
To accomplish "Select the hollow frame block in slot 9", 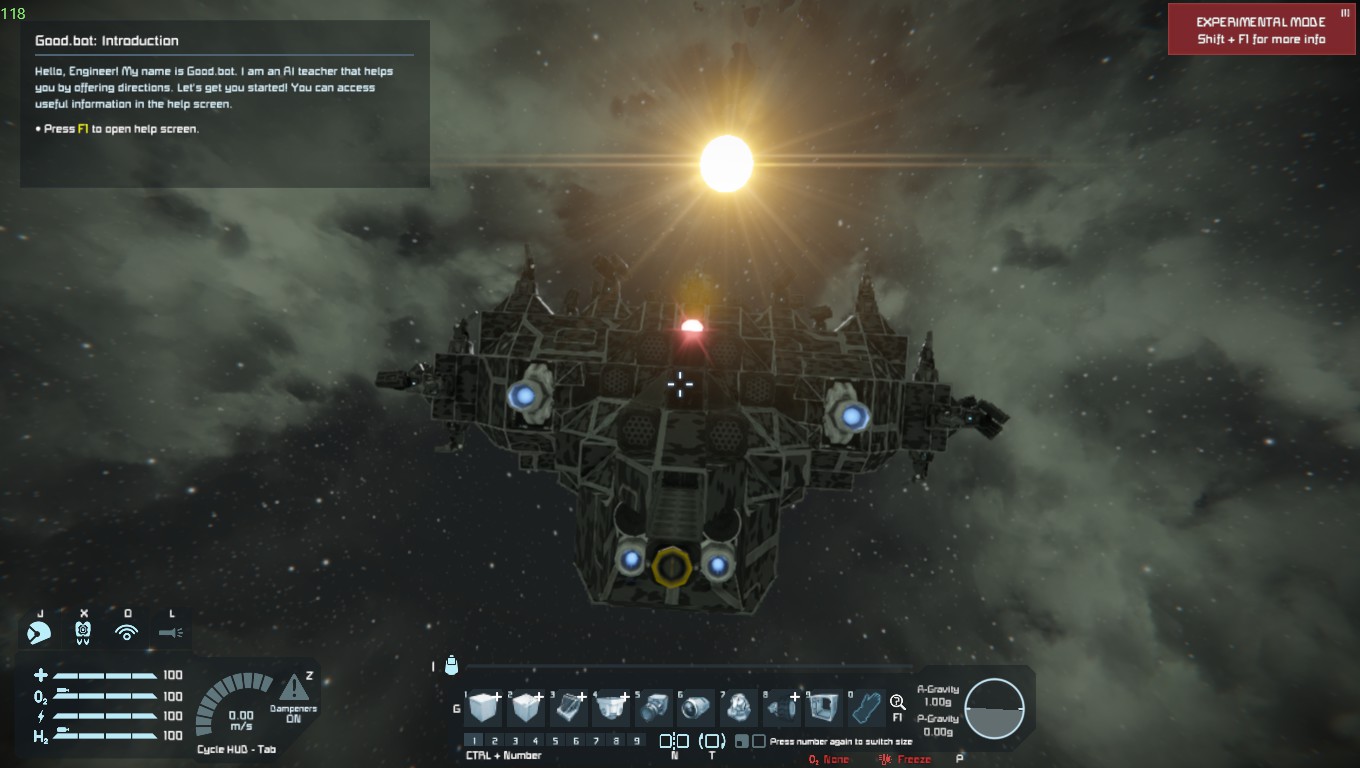I will click(x=825, y=708).
